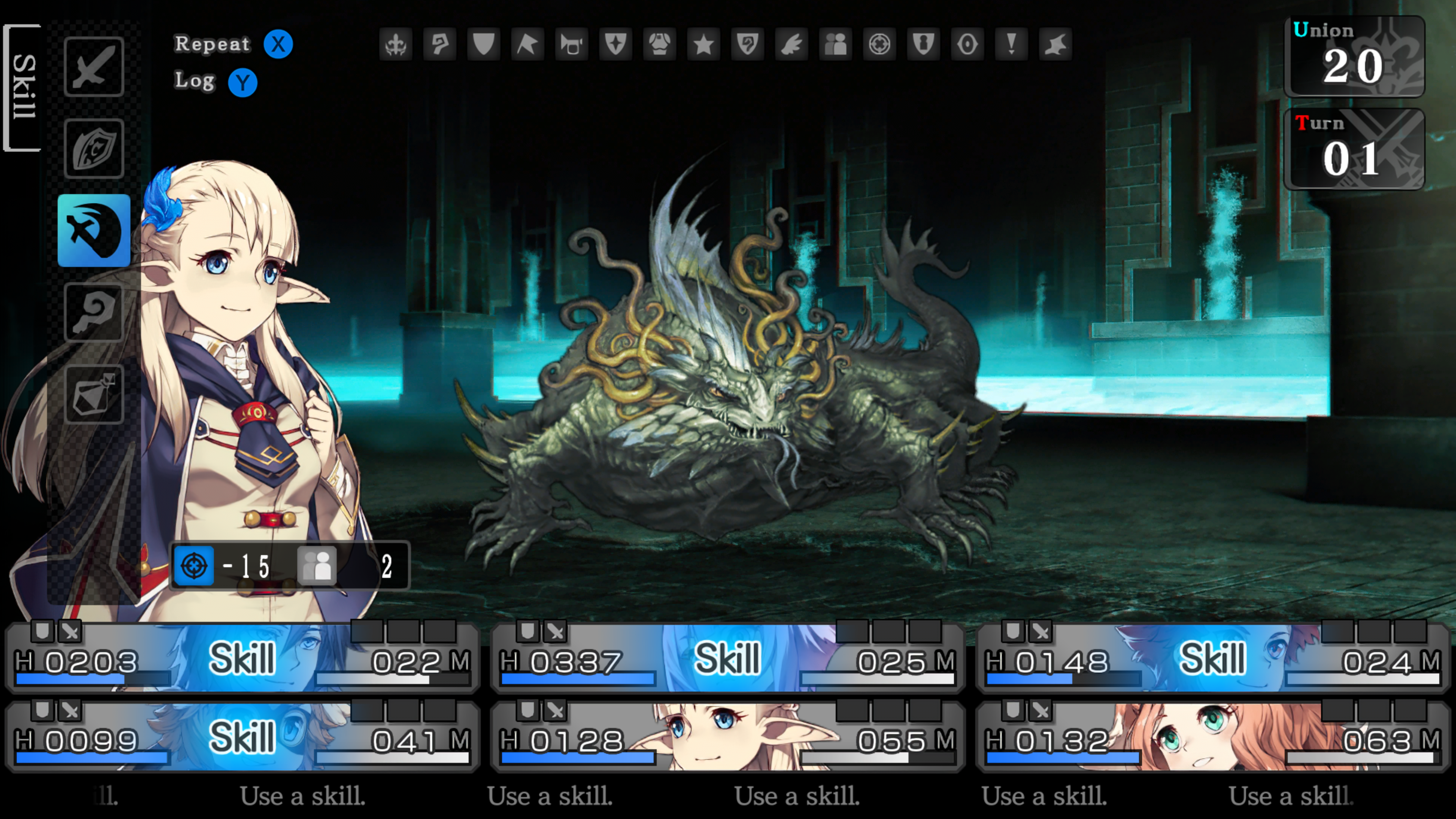The height and width of the screenshot is (819, 1456).
Task: Open the Union gauge panel
Action: (x=1354, y=56)
